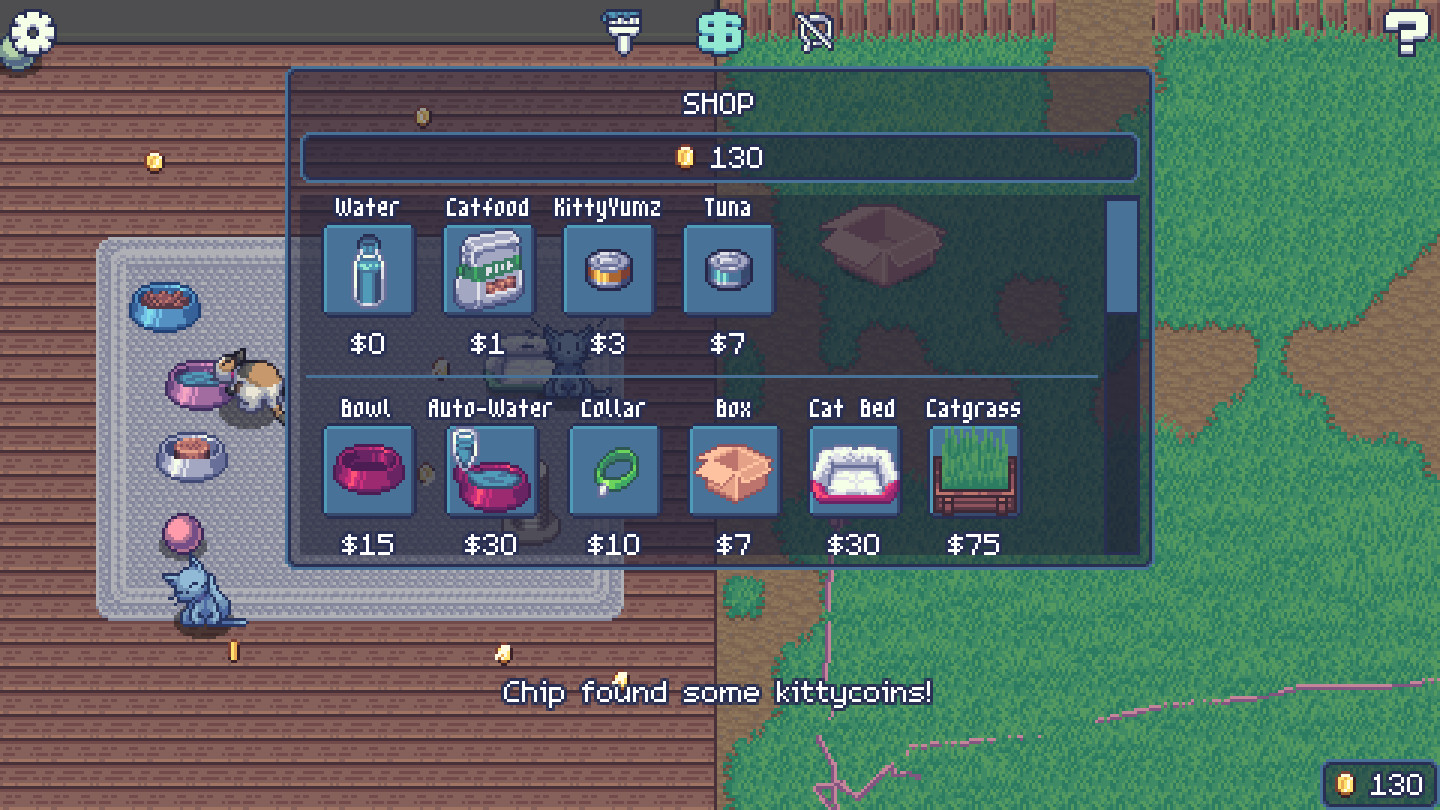Click the SHOP title header

tap(719, 102)
